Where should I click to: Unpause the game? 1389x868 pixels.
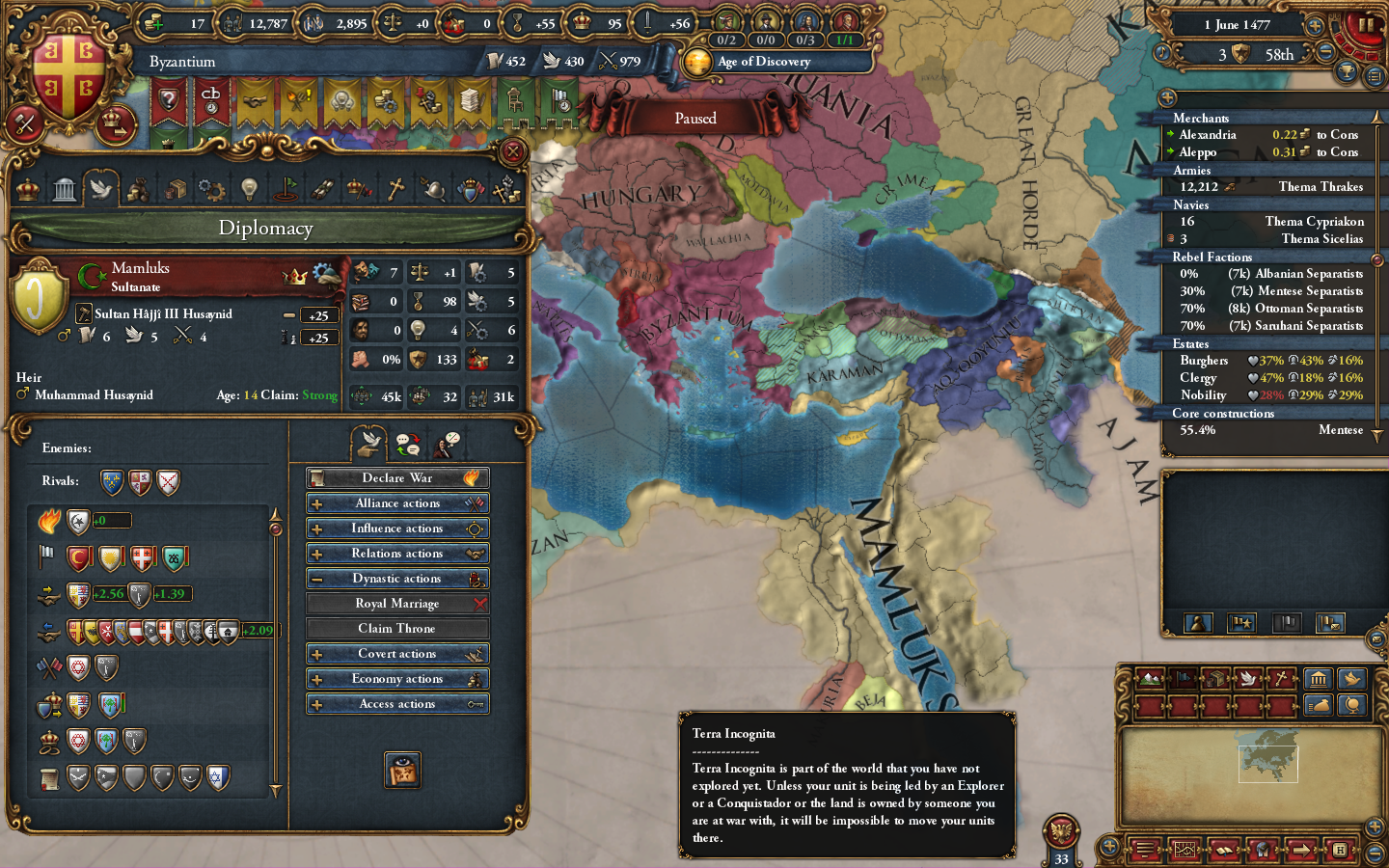(x=1367, y=24)
